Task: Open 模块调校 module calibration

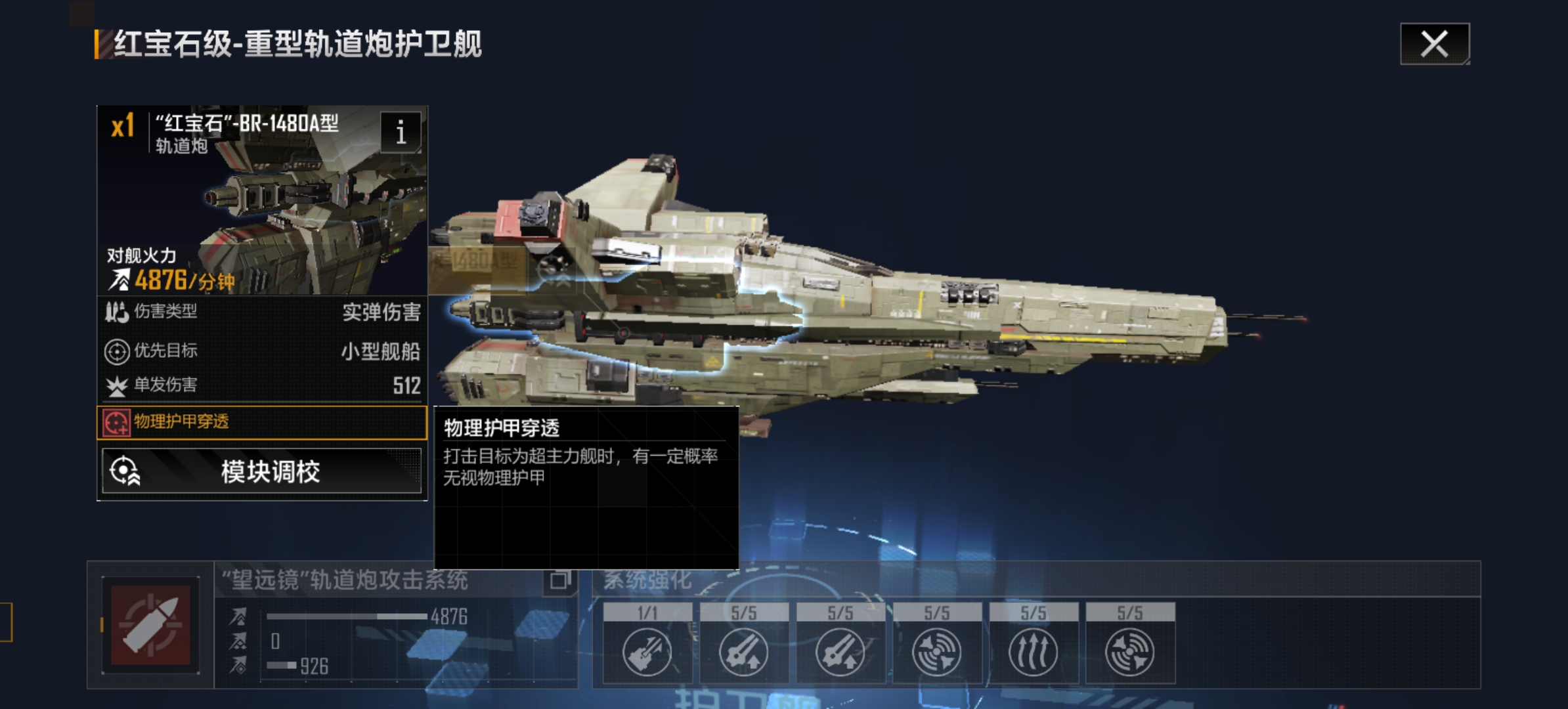Action: point(262,471)
